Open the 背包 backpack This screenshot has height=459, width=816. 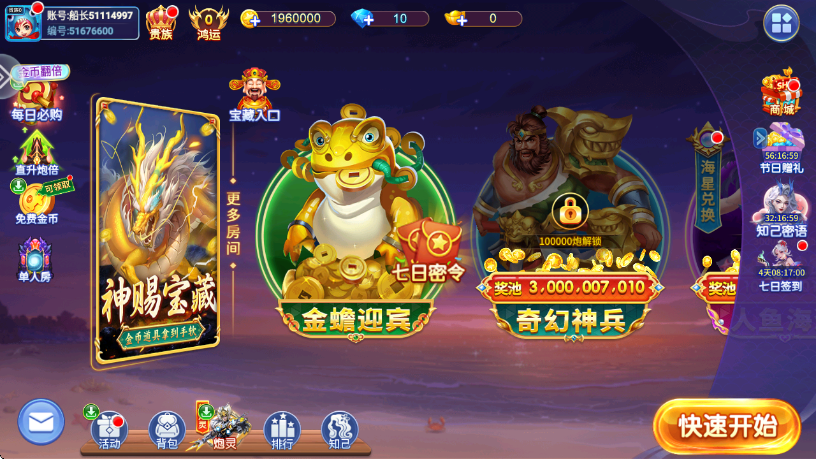(x=166, y=429)
